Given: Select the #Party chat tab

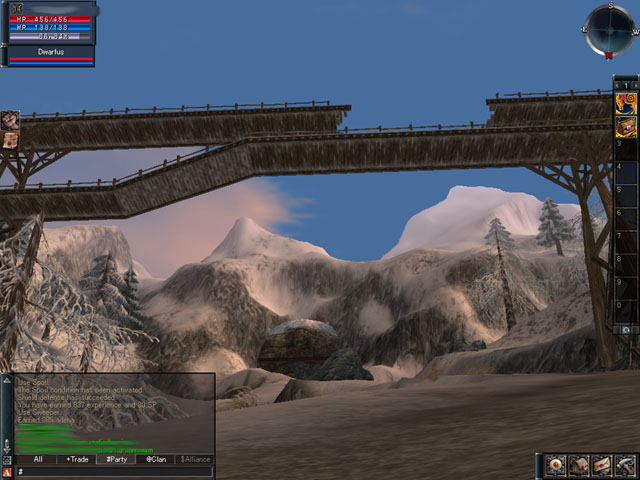Looking at the screenshot, I should tap(116, 459).
